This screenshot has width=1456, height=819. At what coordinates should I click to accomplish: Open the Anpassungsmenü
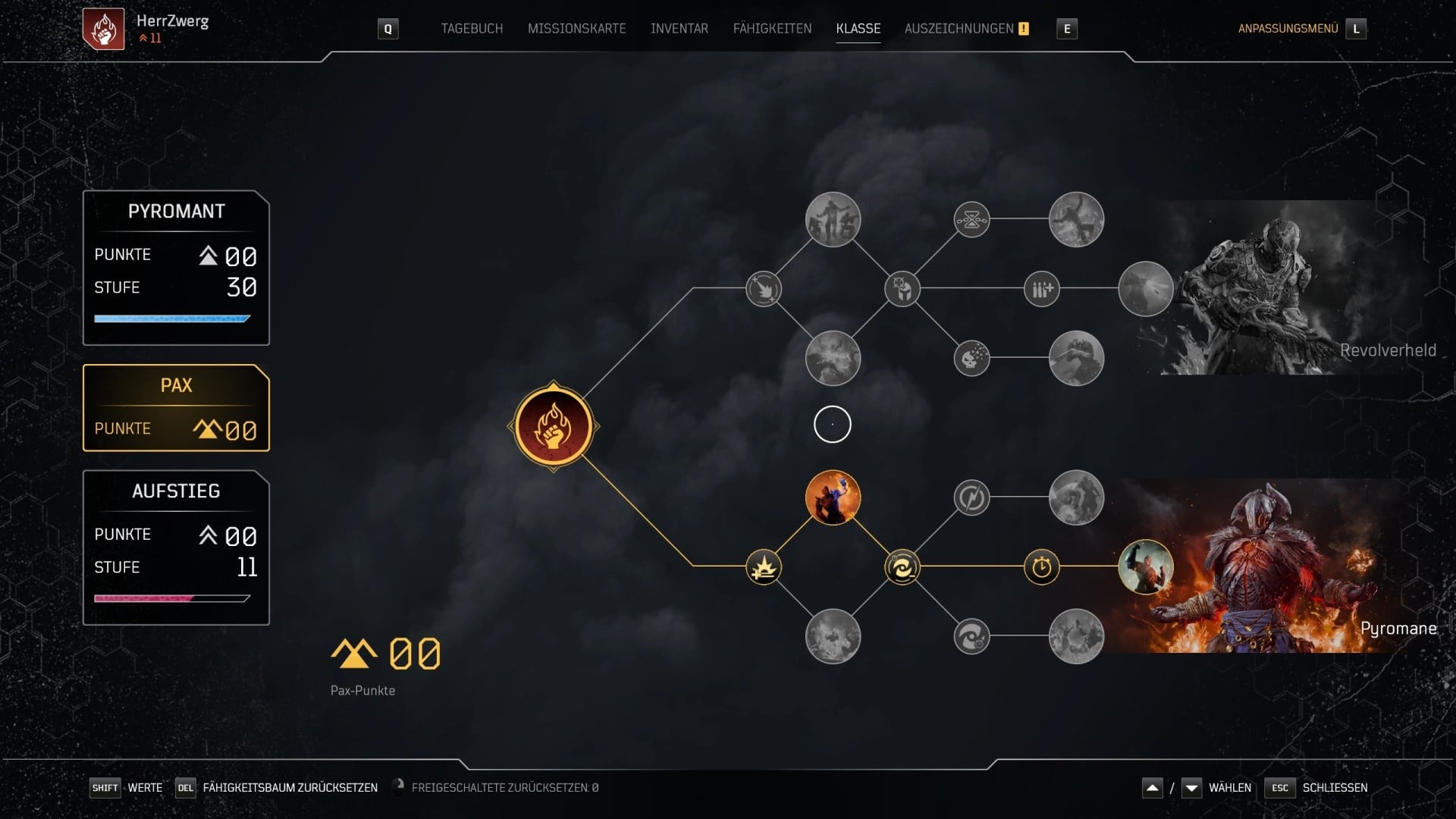tap(1288, 29)
